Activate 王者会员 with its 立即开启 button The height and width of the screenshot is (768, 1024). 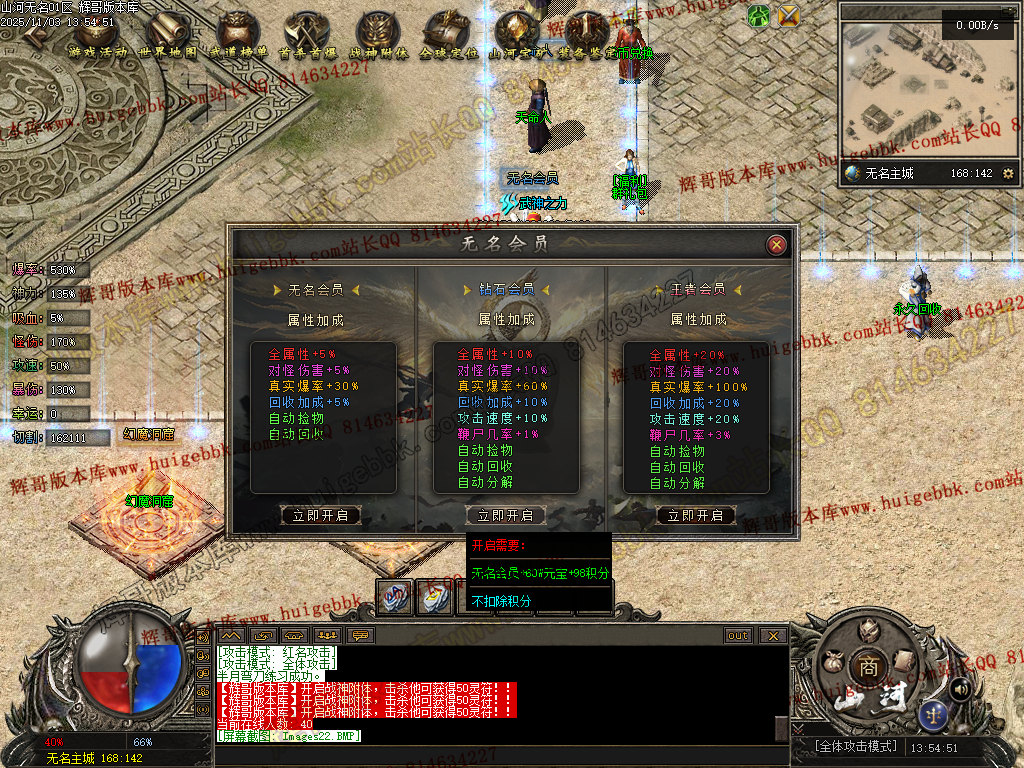(x=696, y=516)
